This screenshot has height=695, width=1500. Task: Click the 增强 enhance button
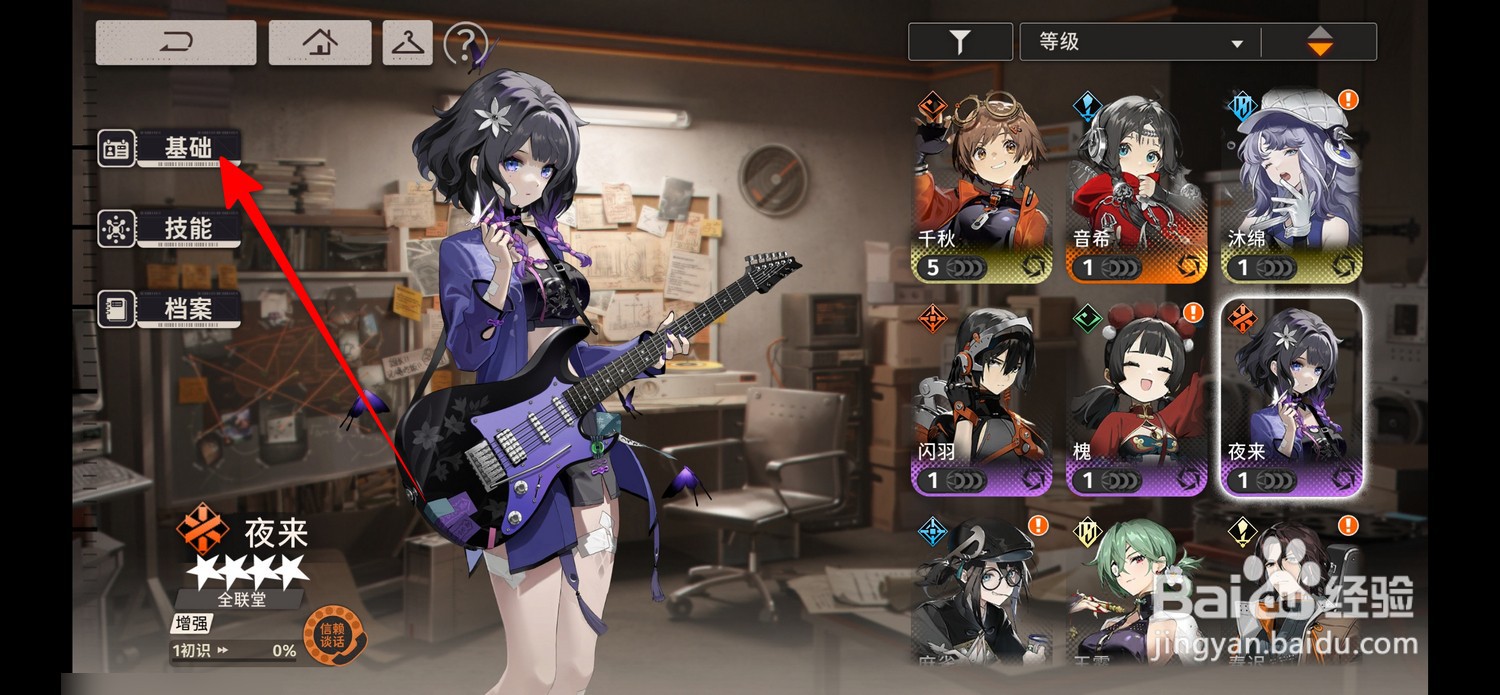tap(190, 625)
